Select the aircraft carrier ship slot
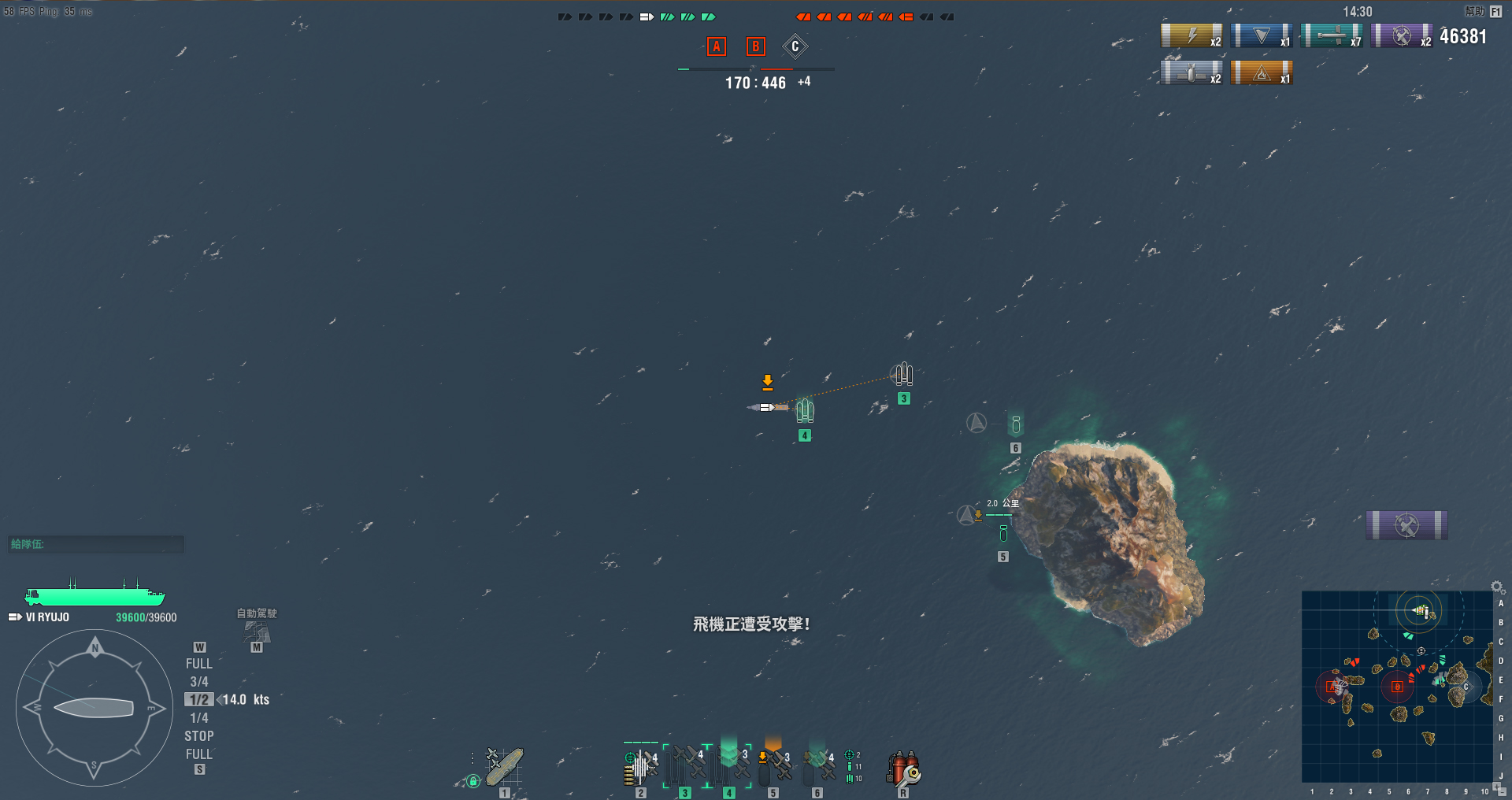Viewport: 1512px width, 800px height. point(504,768)
